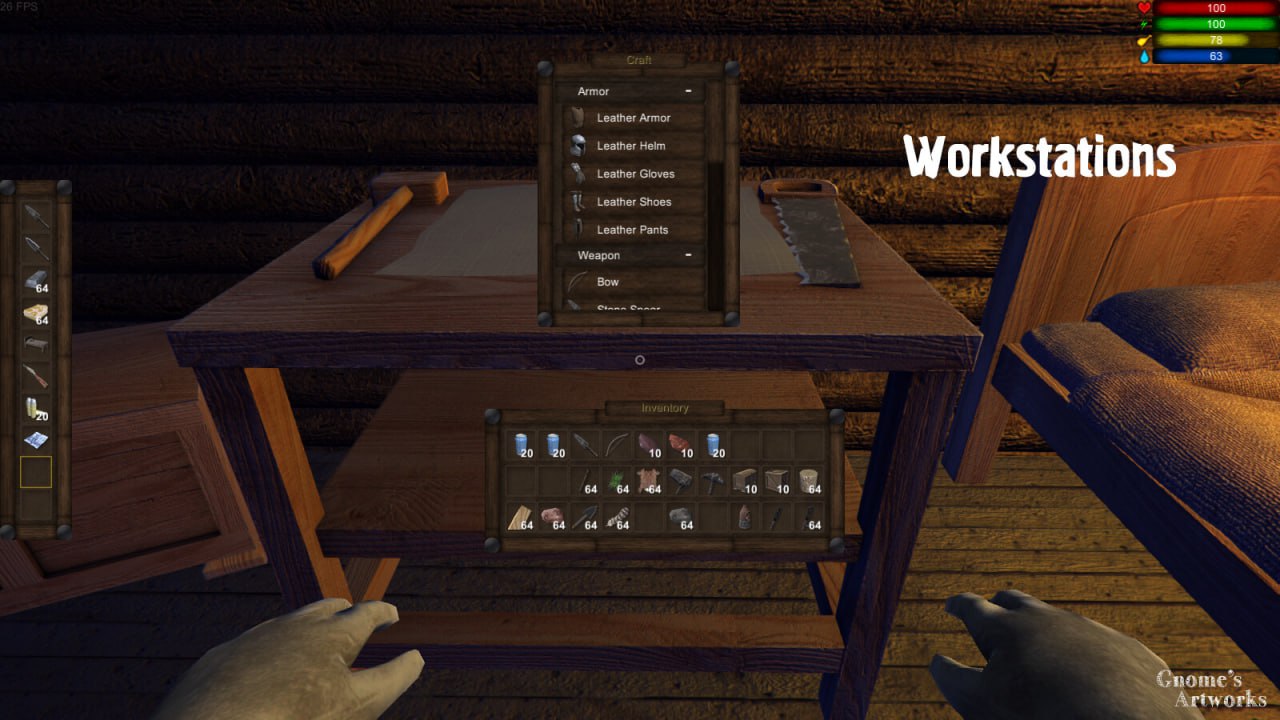The height and width of the screenshot is (720, 1280).
Task: Click the wood log stack slot
Action: [x=809, y=482]
